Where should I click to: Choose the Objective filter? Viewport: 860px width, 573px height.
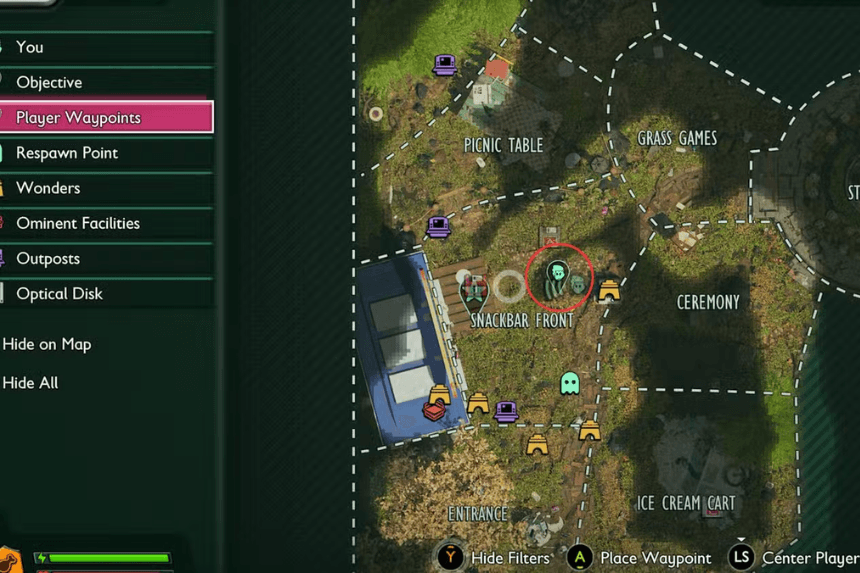[x=49, y=82]
